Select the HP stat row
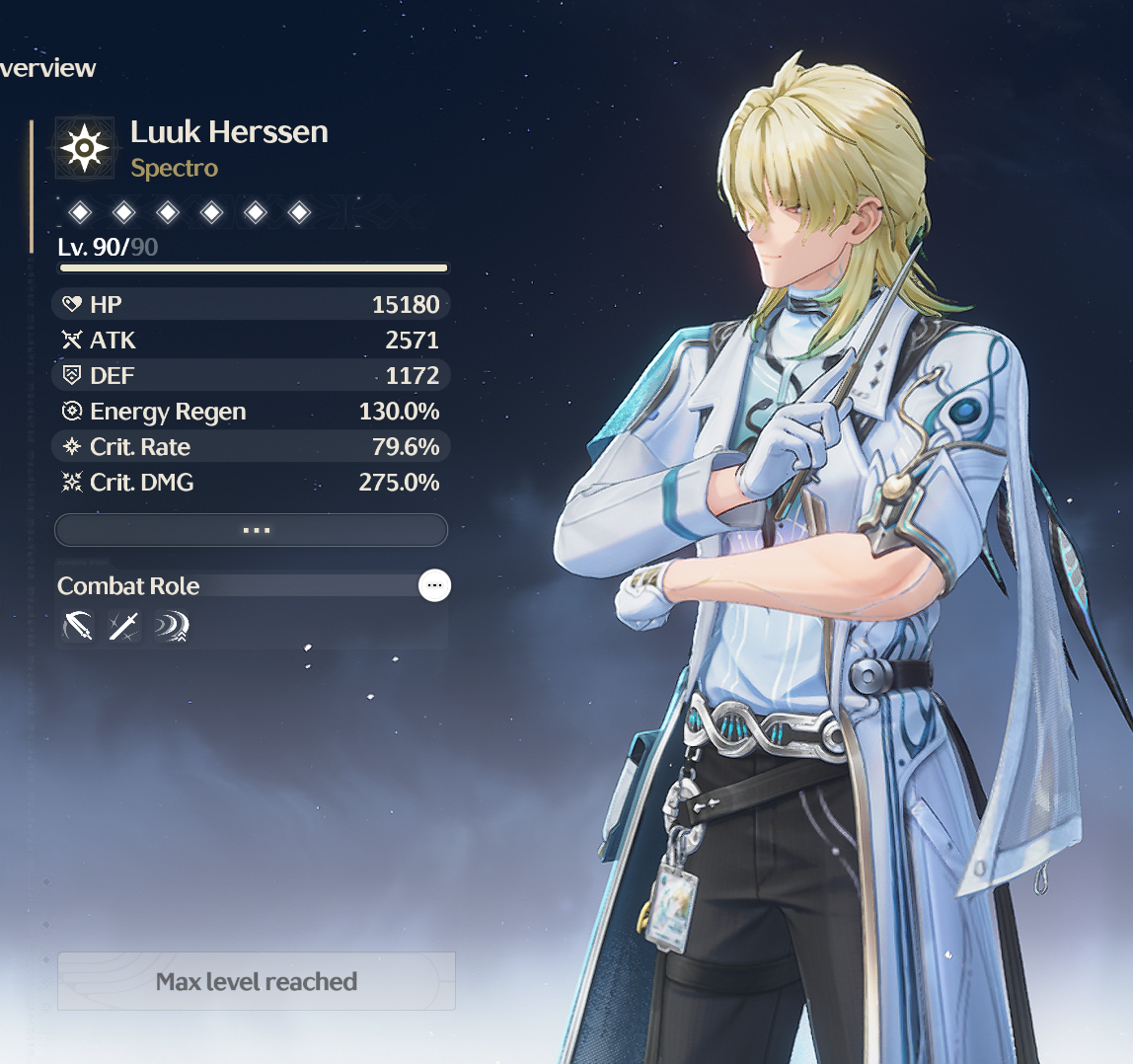This screenshot has height=1064, width=1133. tap(251, 305)
